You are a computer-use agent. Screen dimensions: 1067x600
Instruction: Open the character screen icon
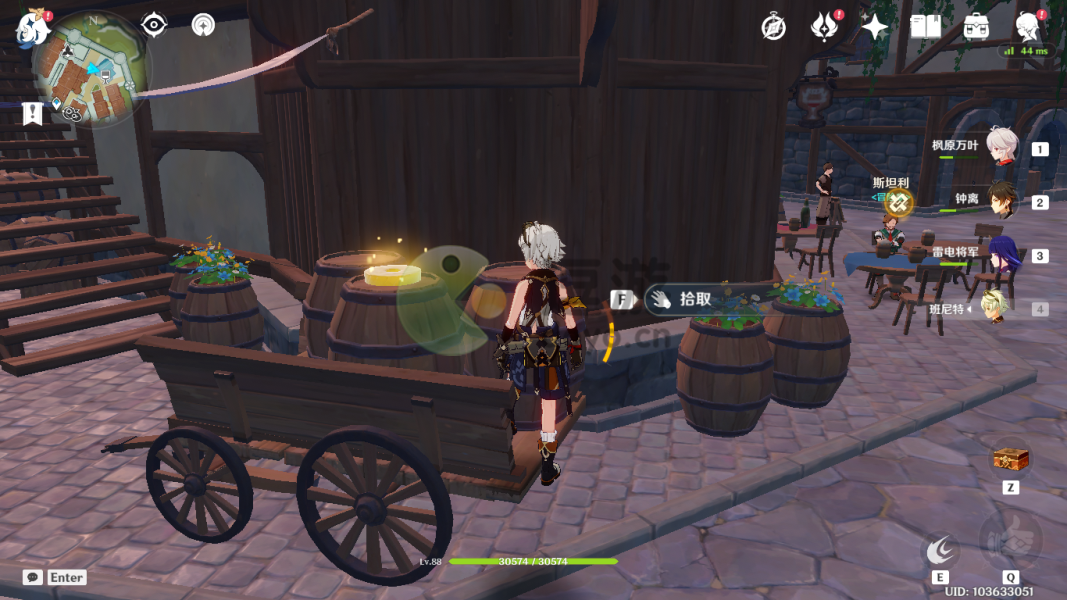tap(1026, 26)
